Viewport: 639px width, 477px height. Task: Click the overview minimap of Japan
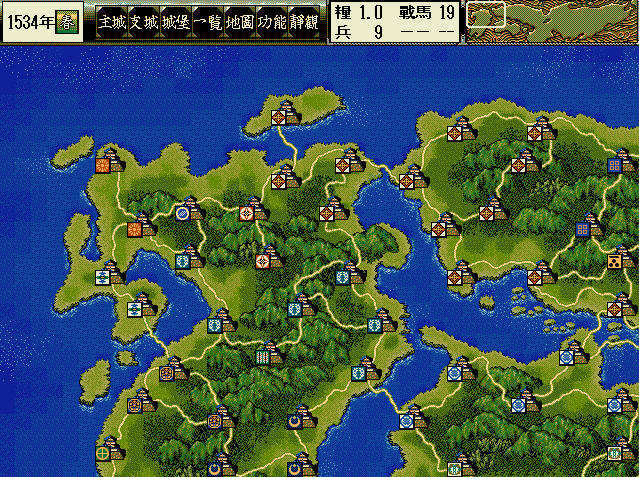point(552,22)
